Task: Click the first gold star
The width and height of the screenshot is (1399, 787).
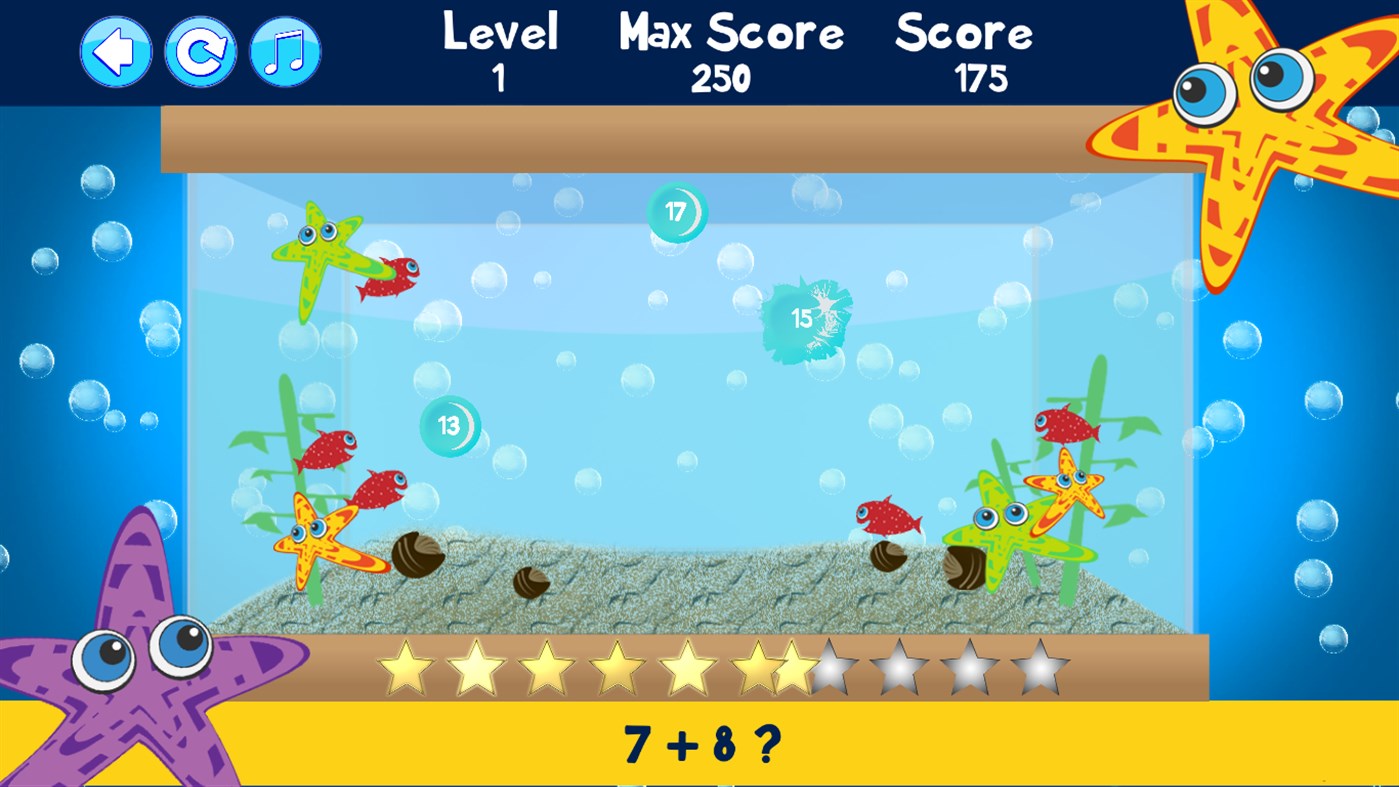Action: (x=409, y=665)
